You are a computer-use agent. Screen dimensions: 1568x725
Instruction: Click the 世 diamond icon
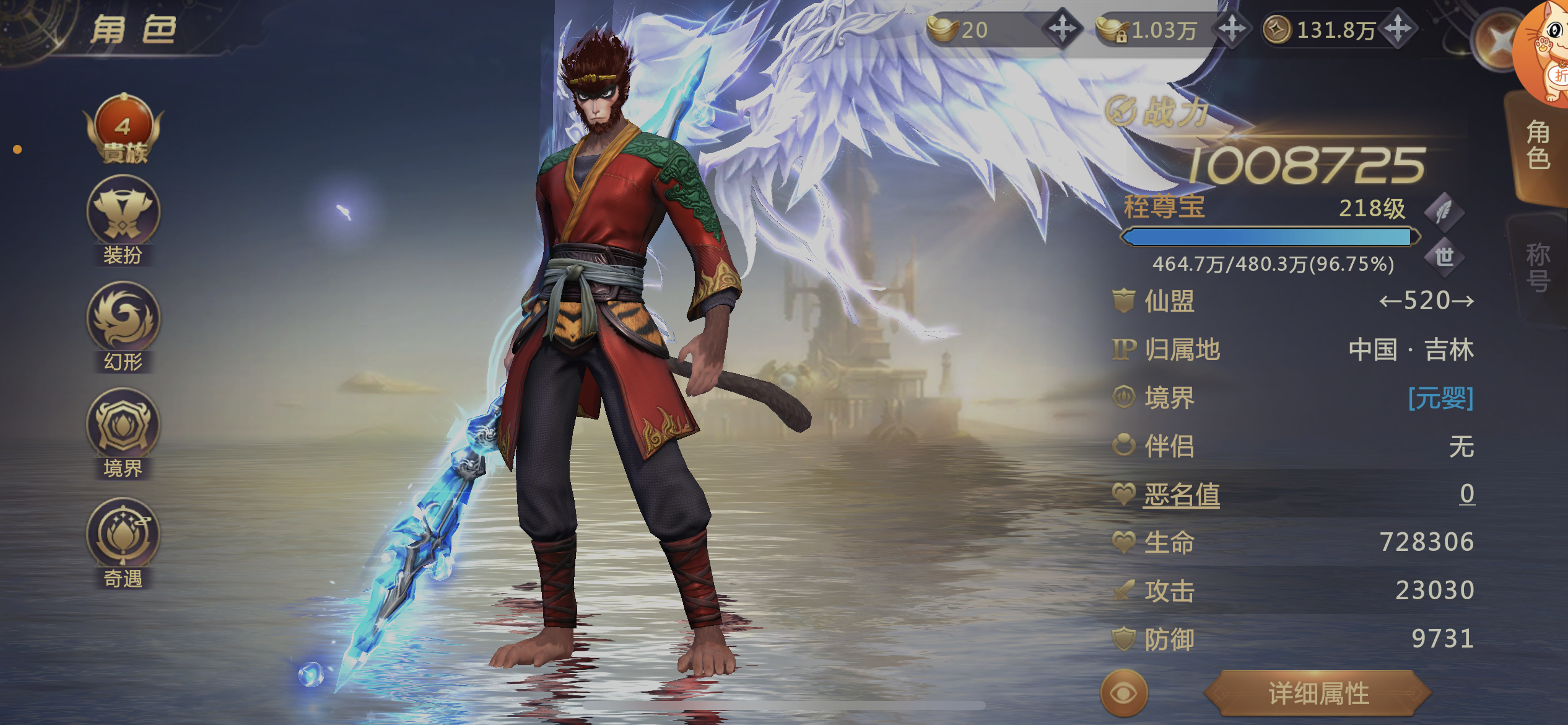pyautogui.click(x=1444, y=257)
